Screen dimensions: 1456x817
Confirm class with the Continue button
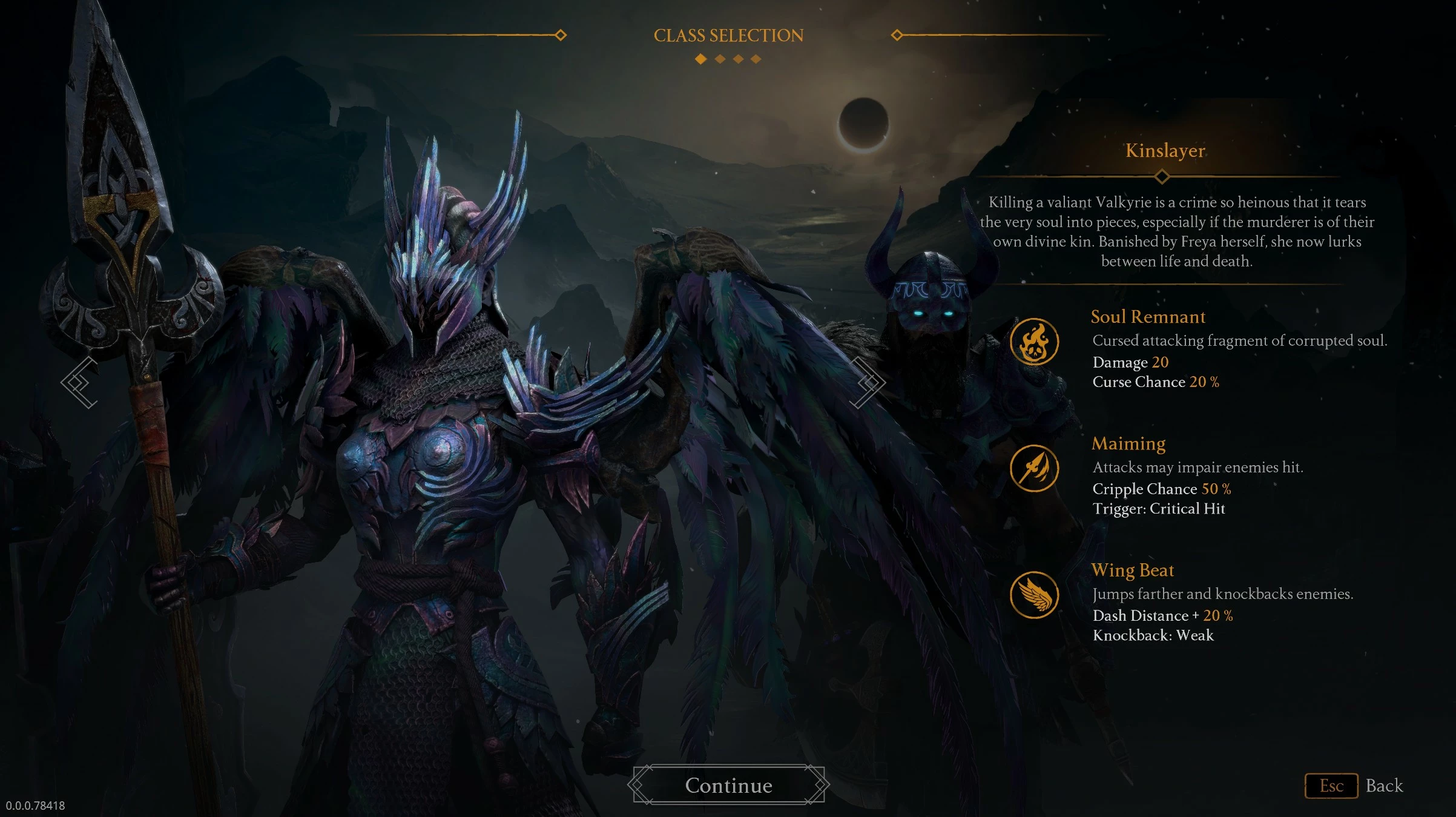coord(728,785)
